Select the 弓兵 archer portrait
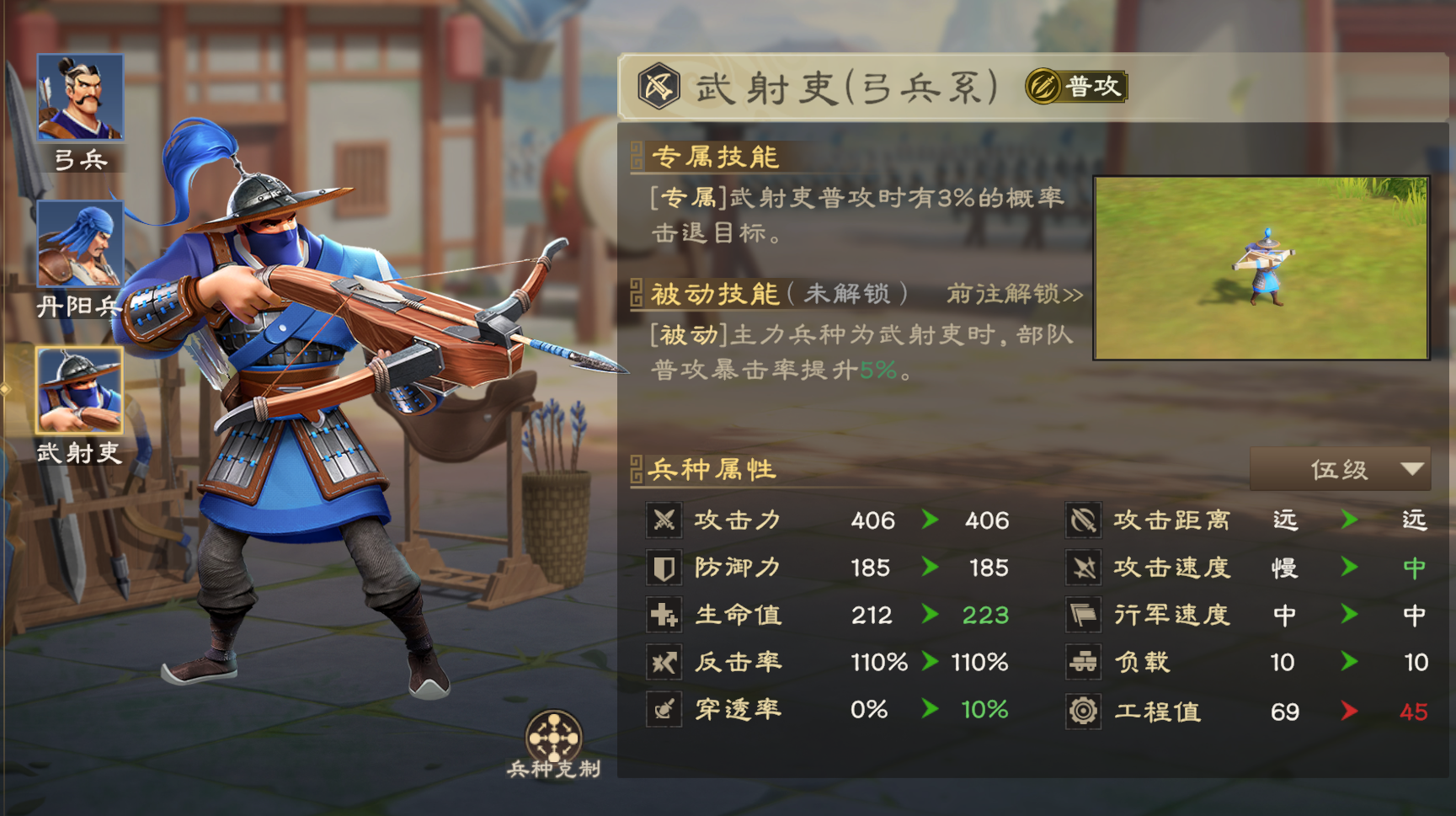 80,95
